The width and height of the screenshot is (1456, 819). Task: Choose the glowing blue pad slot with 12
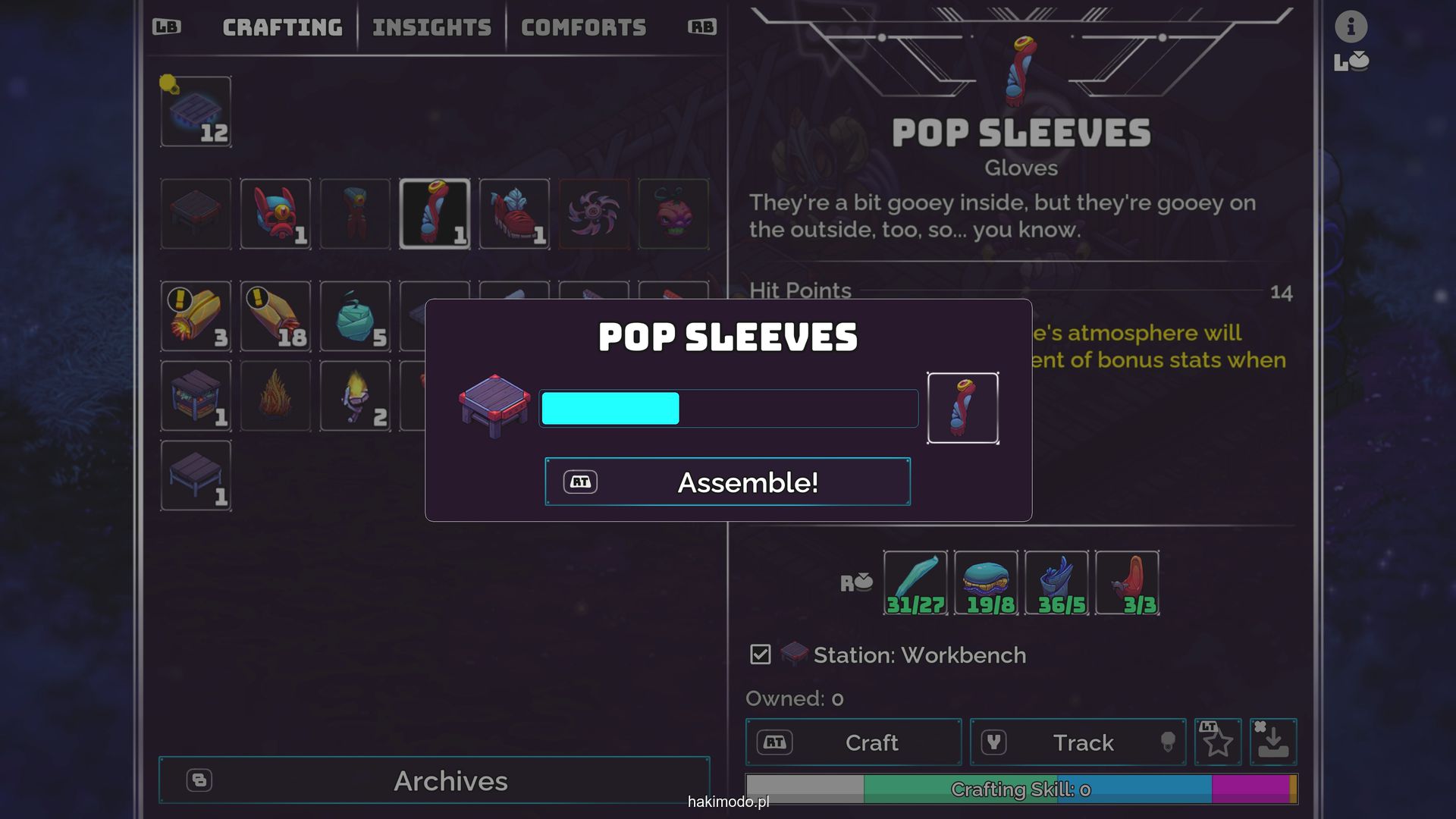196,111
